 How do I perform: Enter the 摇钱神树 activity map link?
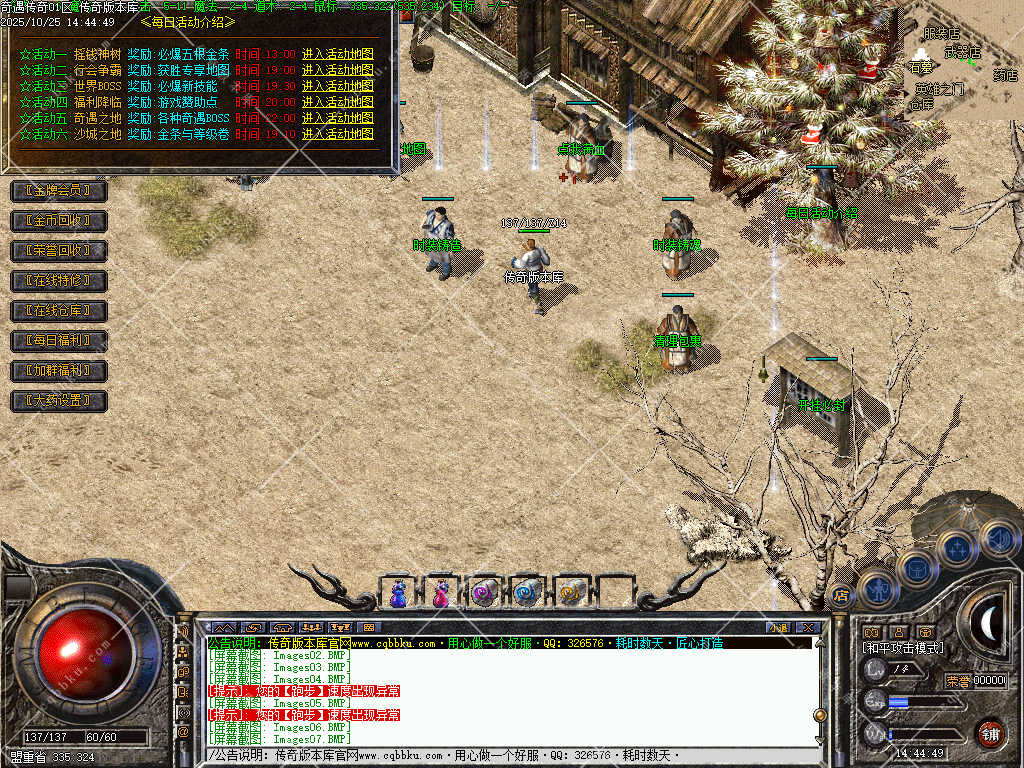click(x=337, y=54)
